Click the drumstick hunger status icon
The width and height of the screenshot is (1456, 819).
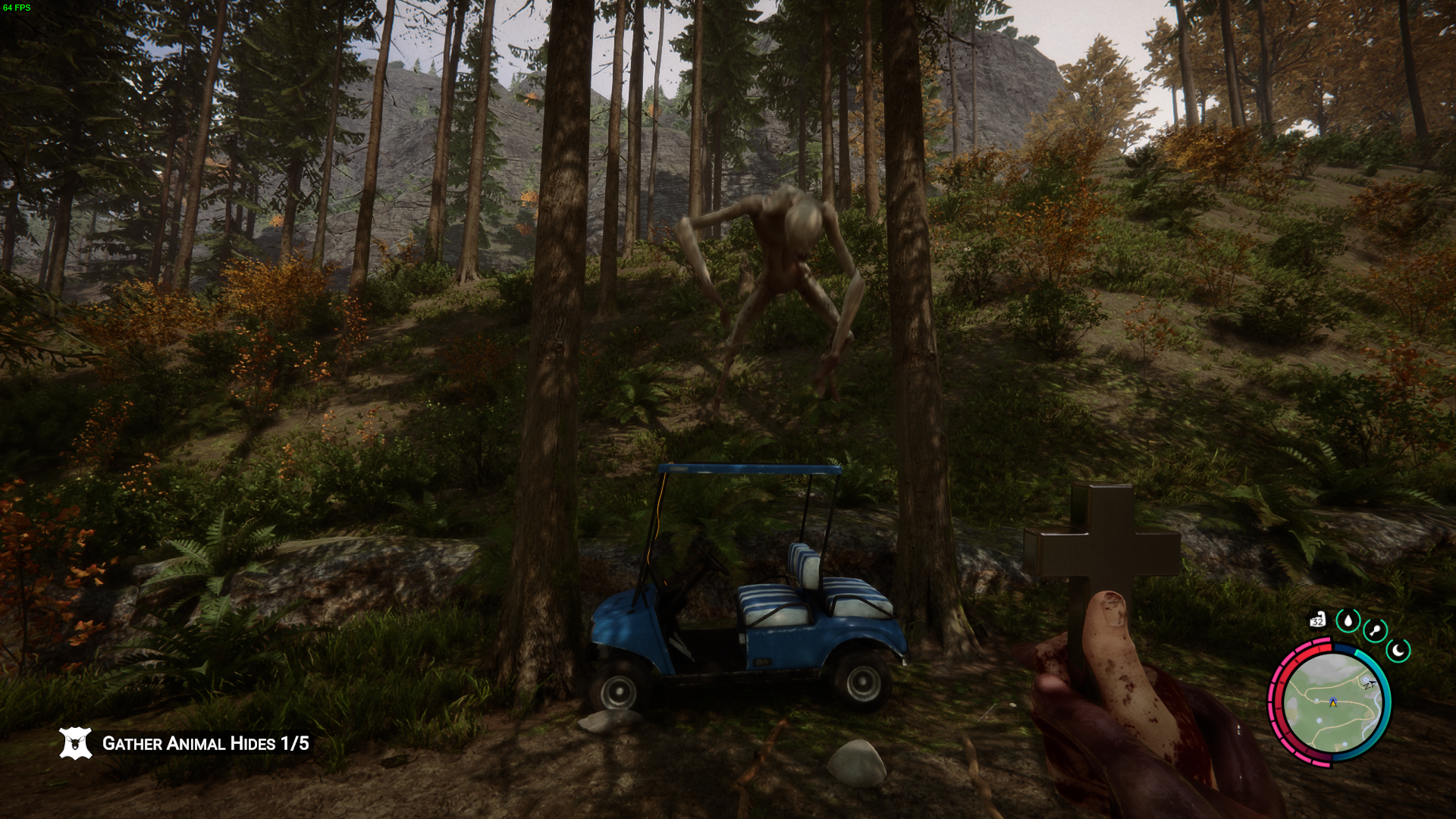[1376, 630]
